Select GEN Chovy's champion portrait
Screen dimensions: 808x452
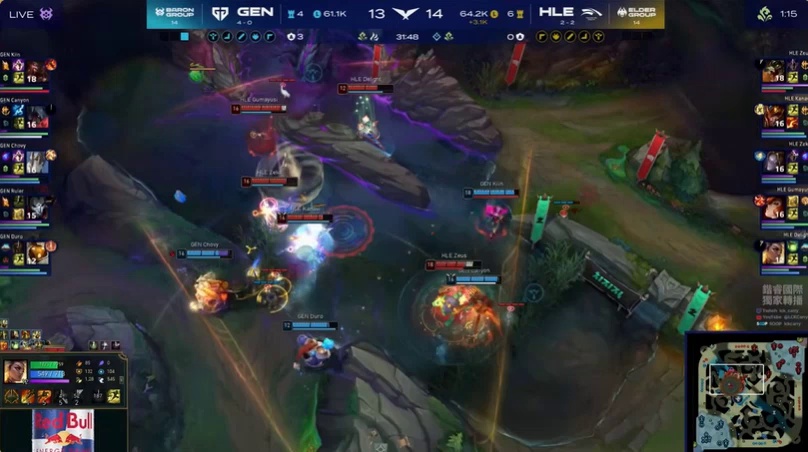33,162
